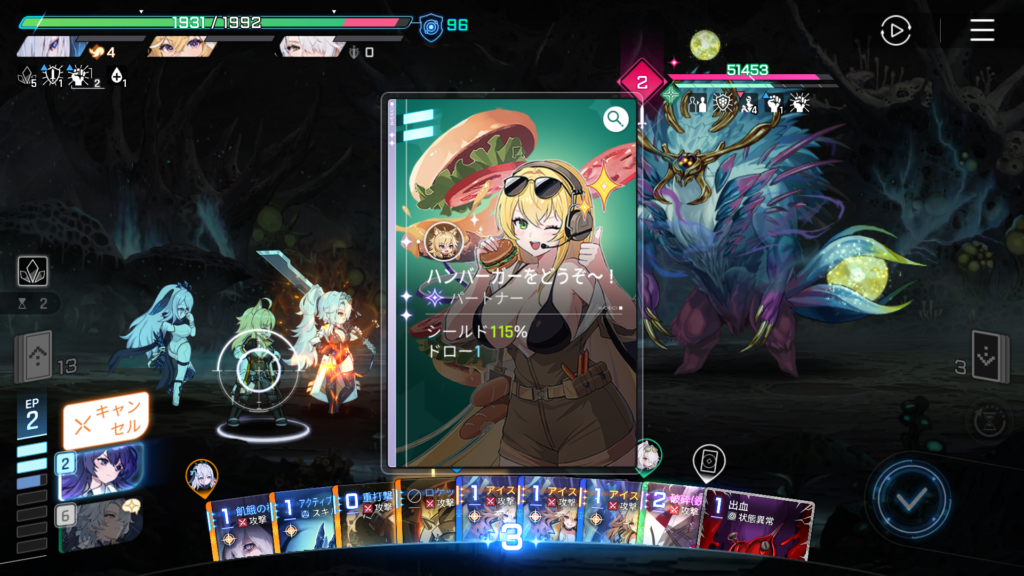Select the greyed-out partner portrait costing 6

tap(100, 523)
